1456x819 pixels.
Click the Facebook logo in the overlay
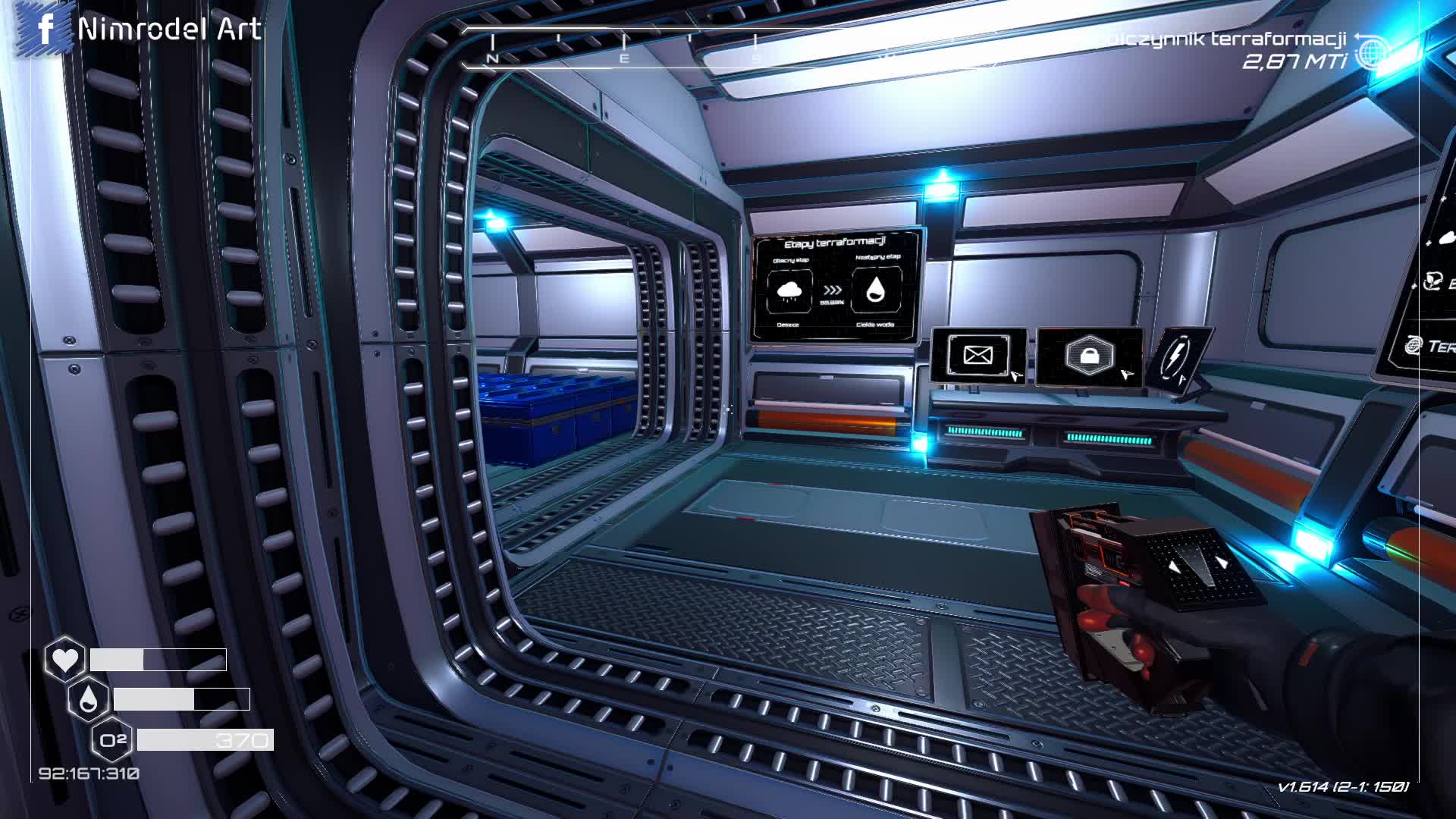tap(45, 29)
